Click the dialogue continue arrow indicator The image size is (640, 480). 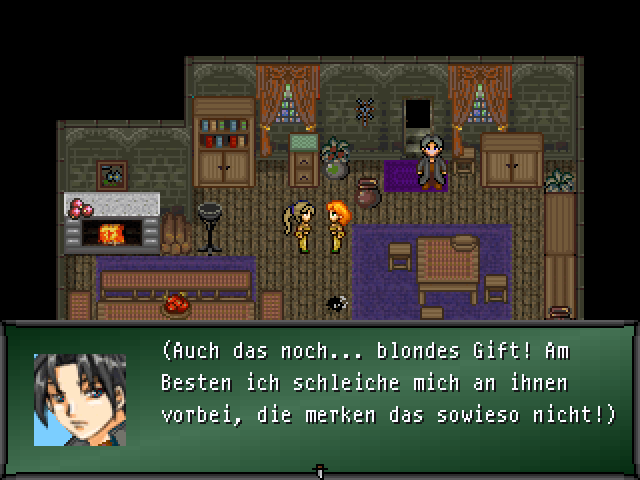click(320, 469)
